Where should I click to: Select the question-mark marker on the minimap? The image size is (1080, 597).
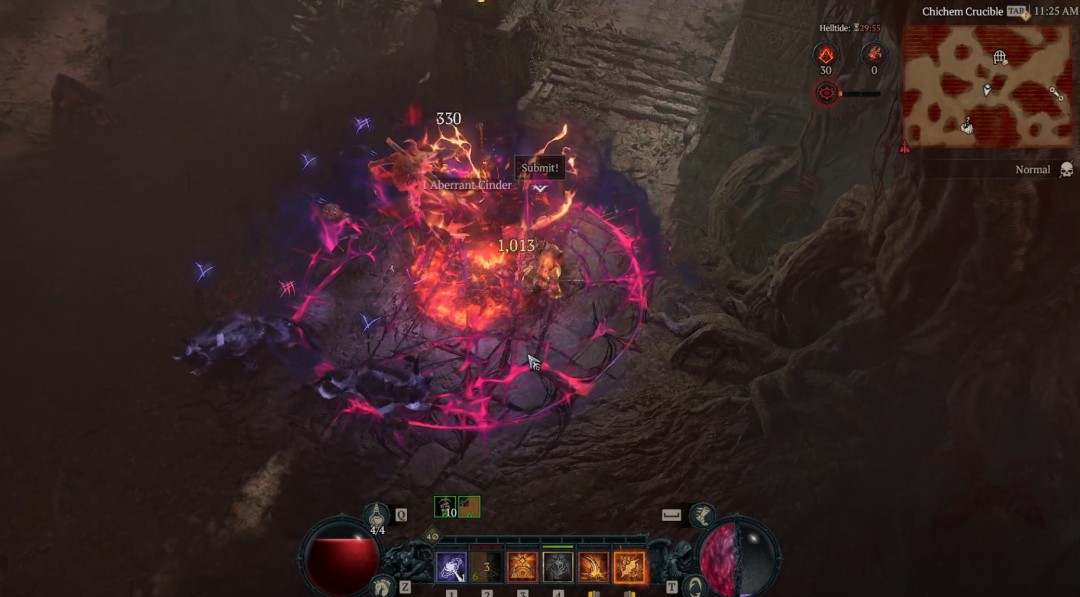tap(968, 126)
